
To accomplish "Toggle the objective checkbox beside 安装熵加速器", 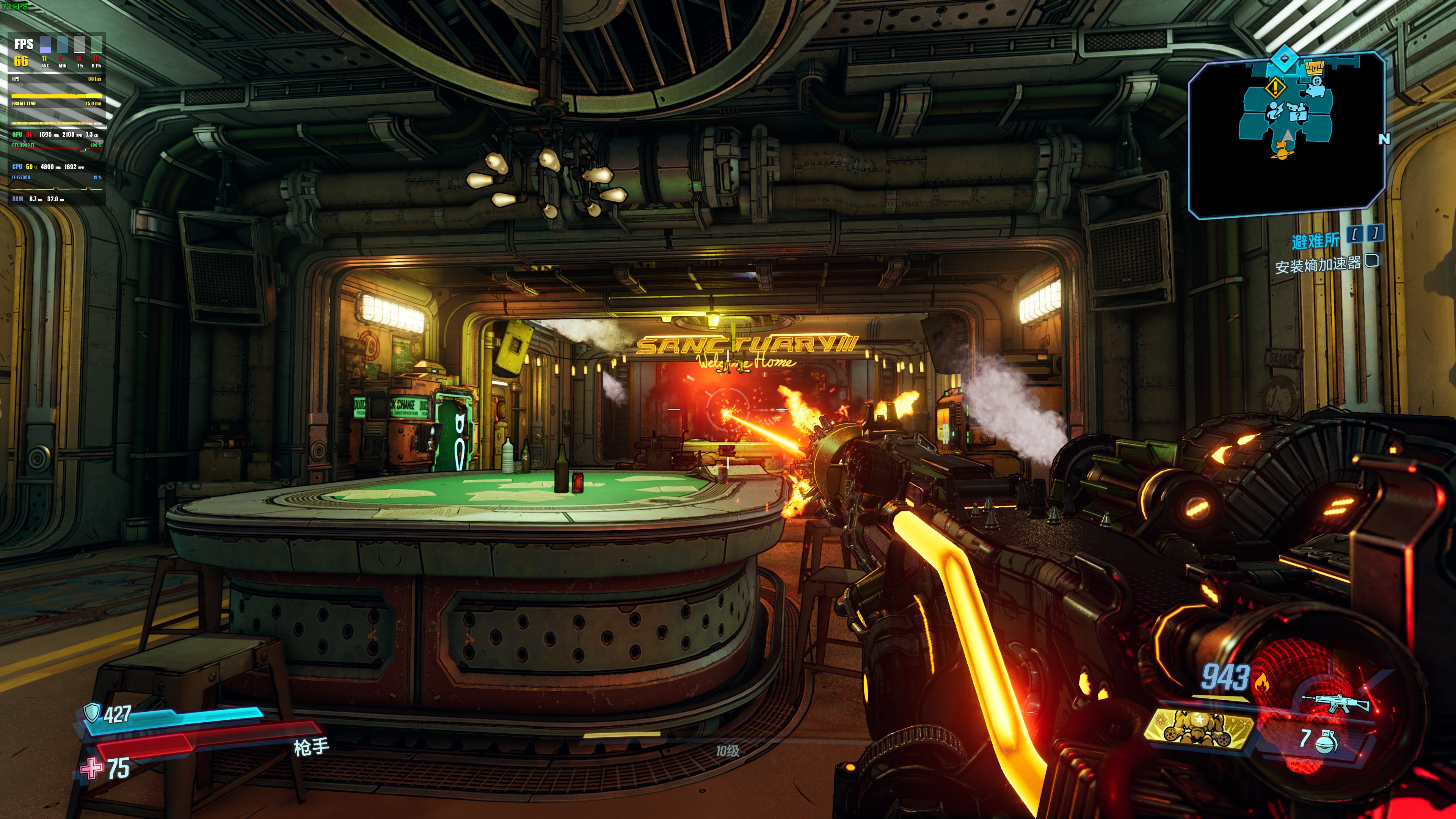I will click(x=1372, y=260).
